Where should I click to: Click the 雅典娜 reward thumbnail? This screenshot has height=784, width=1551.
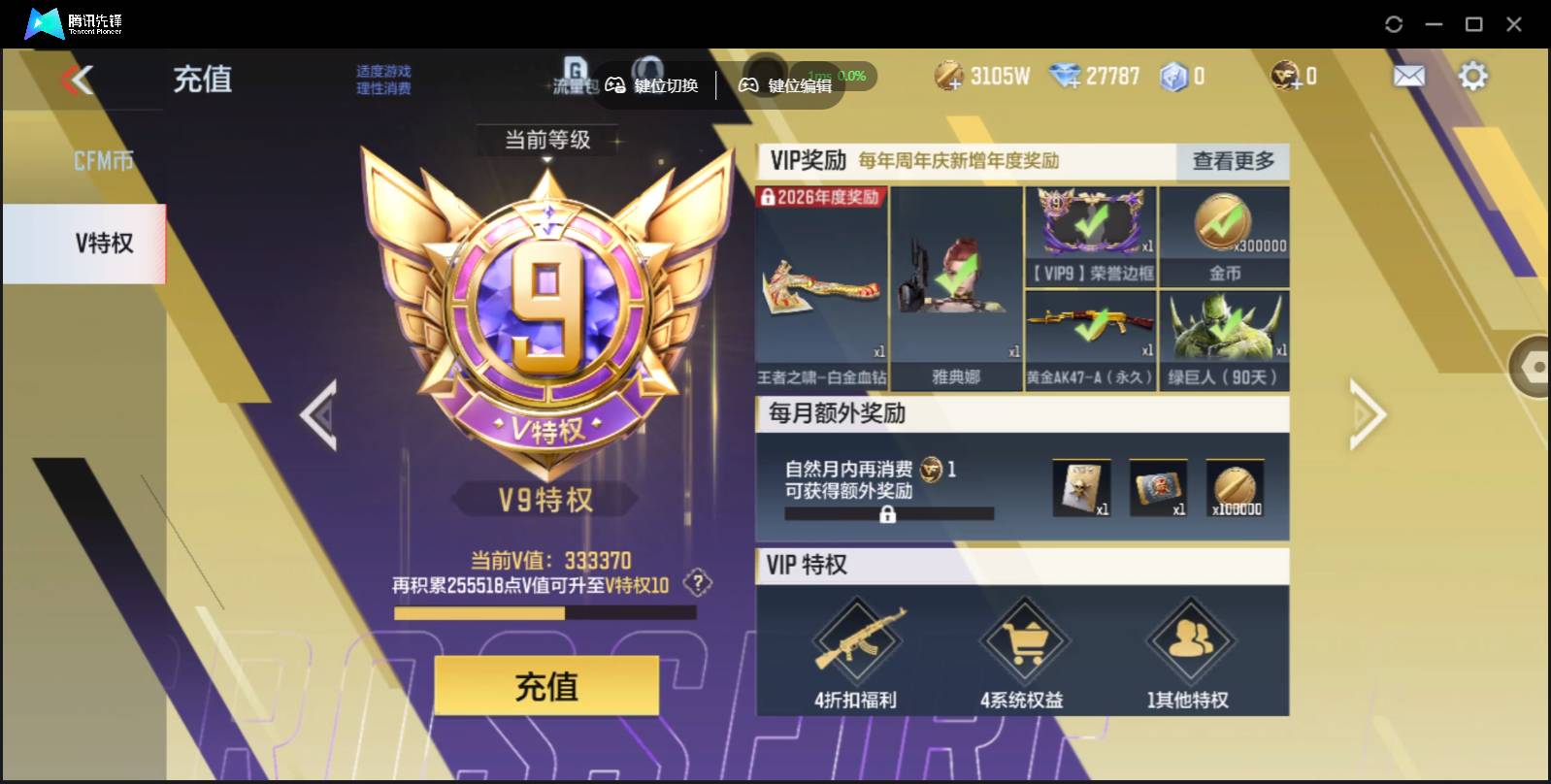(x=955, y=281)
